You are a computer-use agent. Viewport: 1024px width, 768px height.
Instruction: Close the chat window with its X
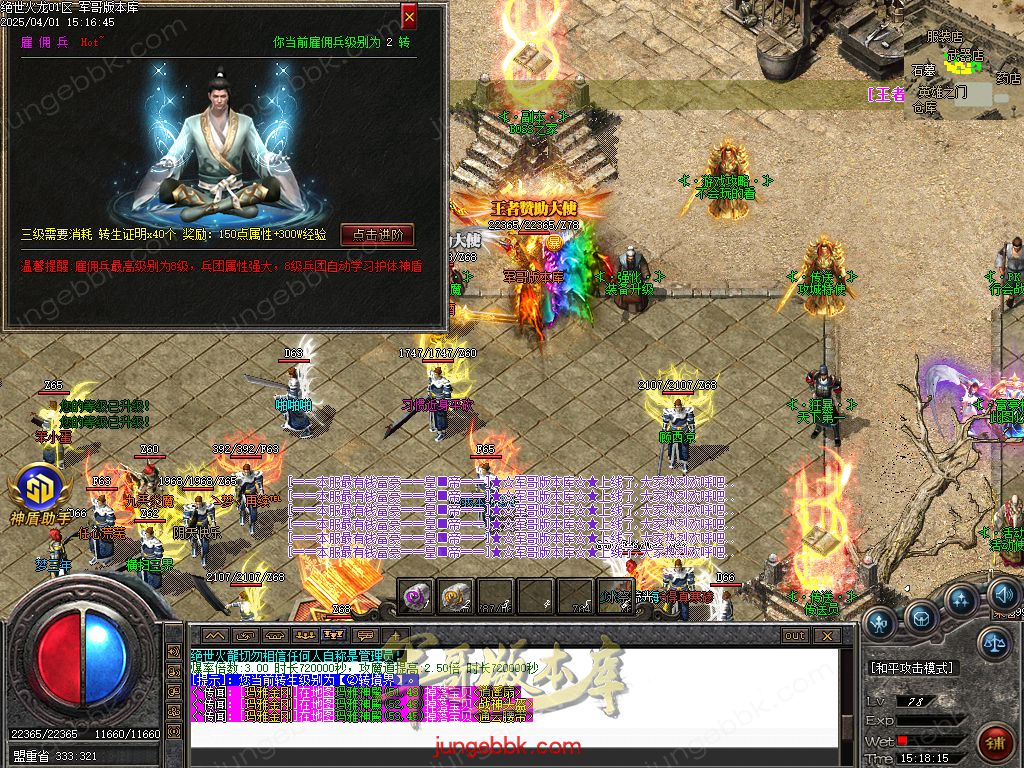click(x=826, y=635)
